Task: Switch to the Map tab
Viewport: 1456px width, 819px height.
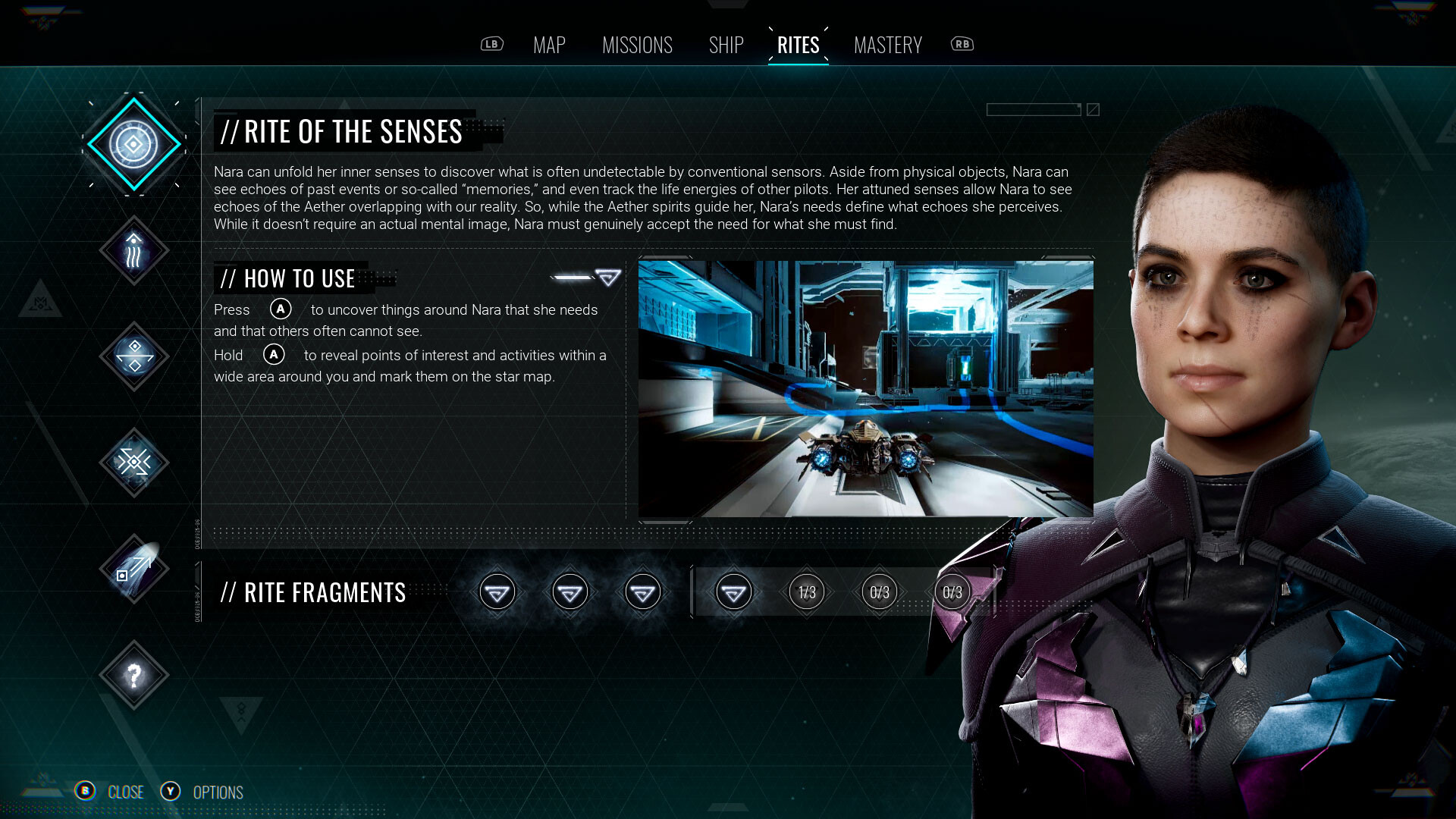Action: 549,45
